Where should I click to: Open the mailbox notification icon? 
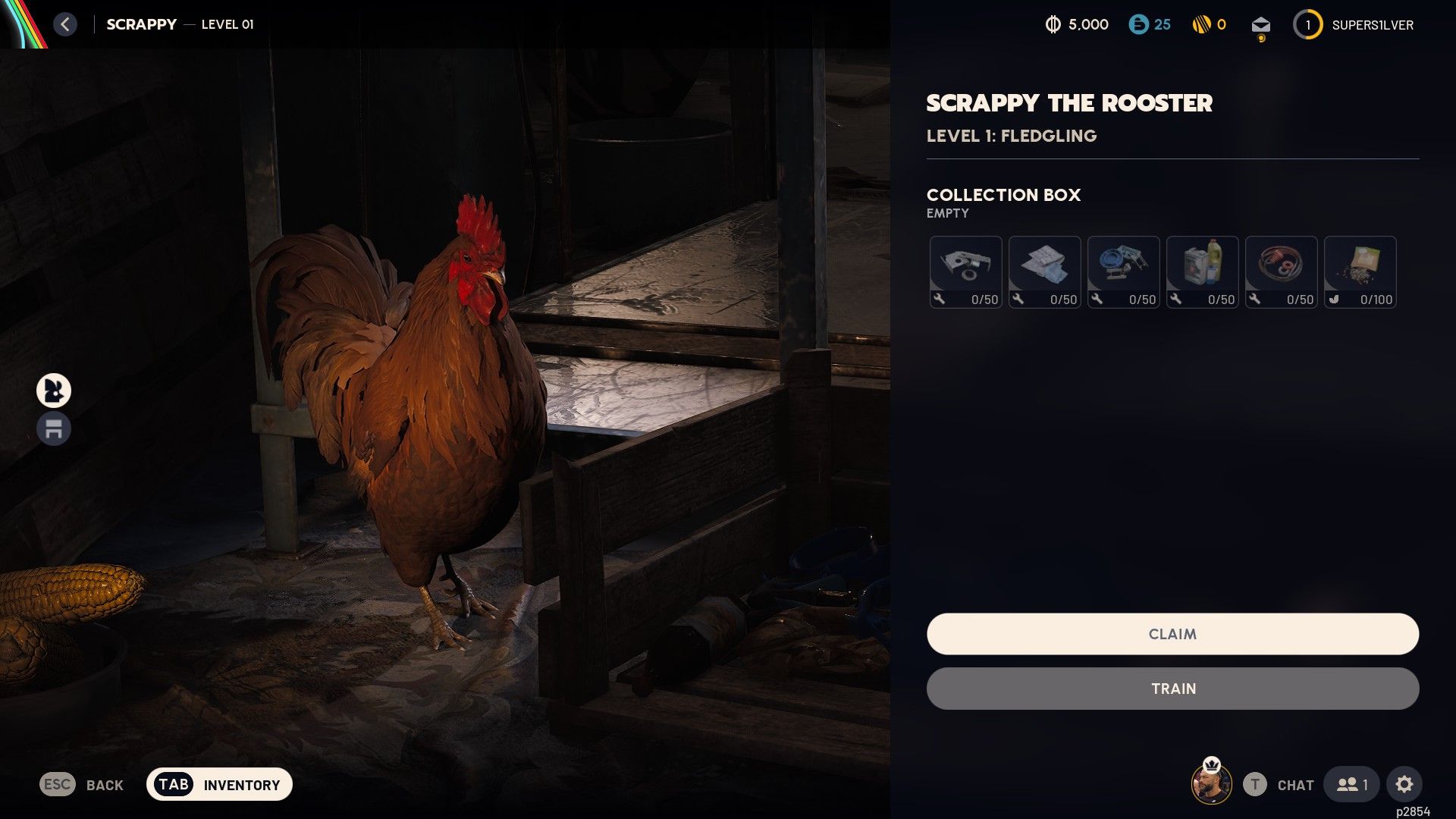[x=1260, y=26]
